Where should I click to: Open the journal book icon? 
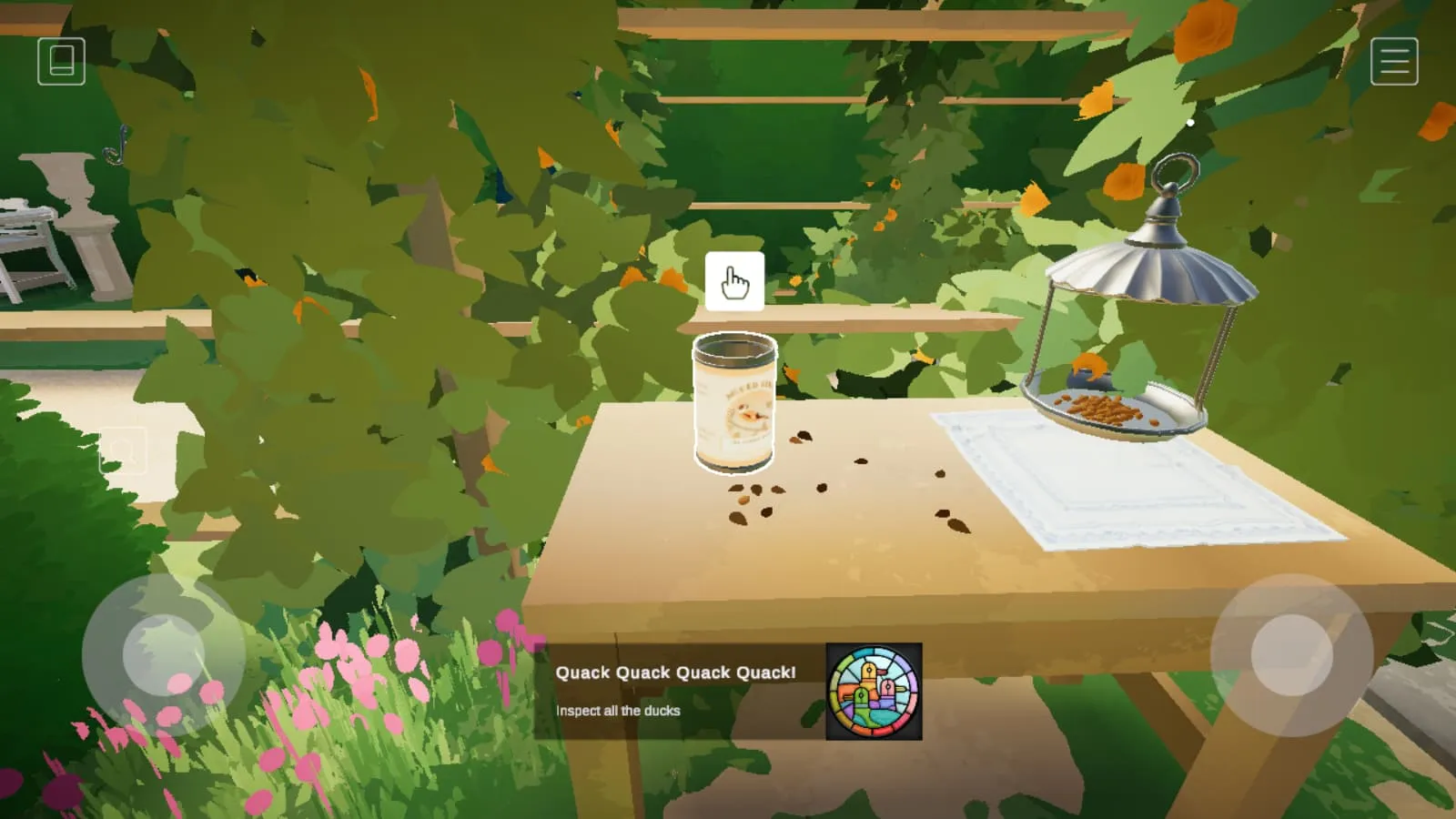coord(61,61)
